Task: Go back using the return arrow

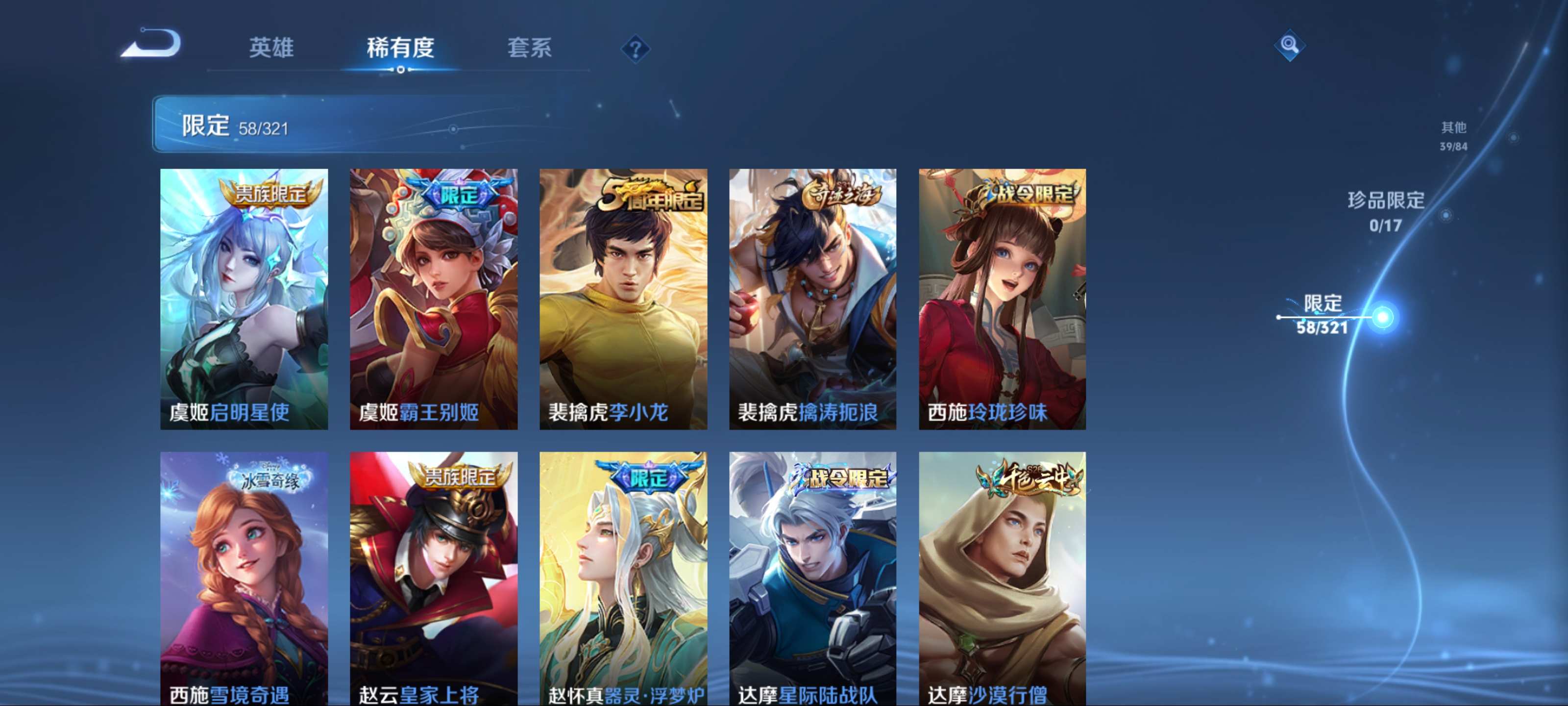Action: [x=151, y=44]
